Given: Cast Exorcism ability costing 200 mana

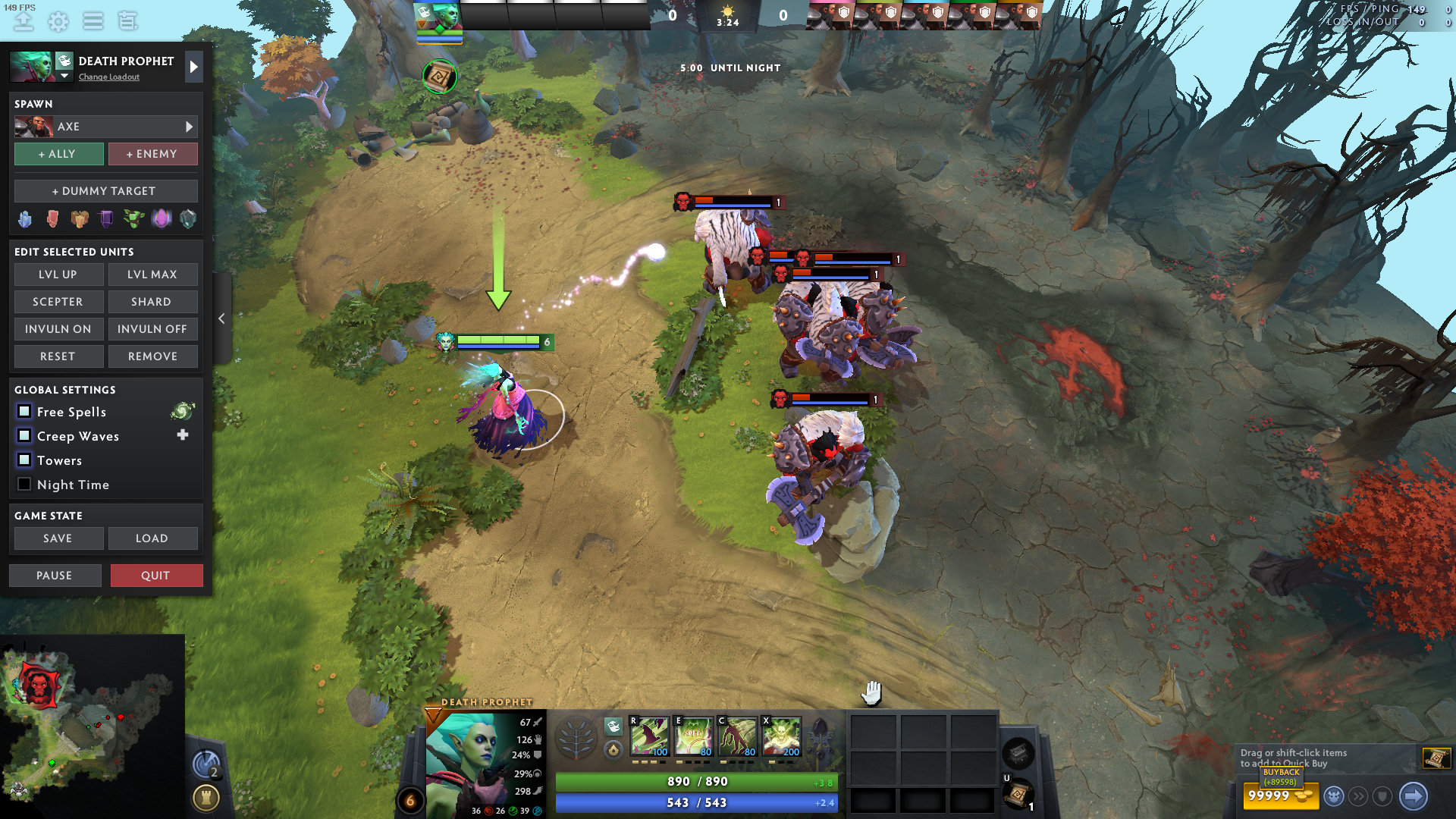Looking at the screenshot, I should 782,736.
